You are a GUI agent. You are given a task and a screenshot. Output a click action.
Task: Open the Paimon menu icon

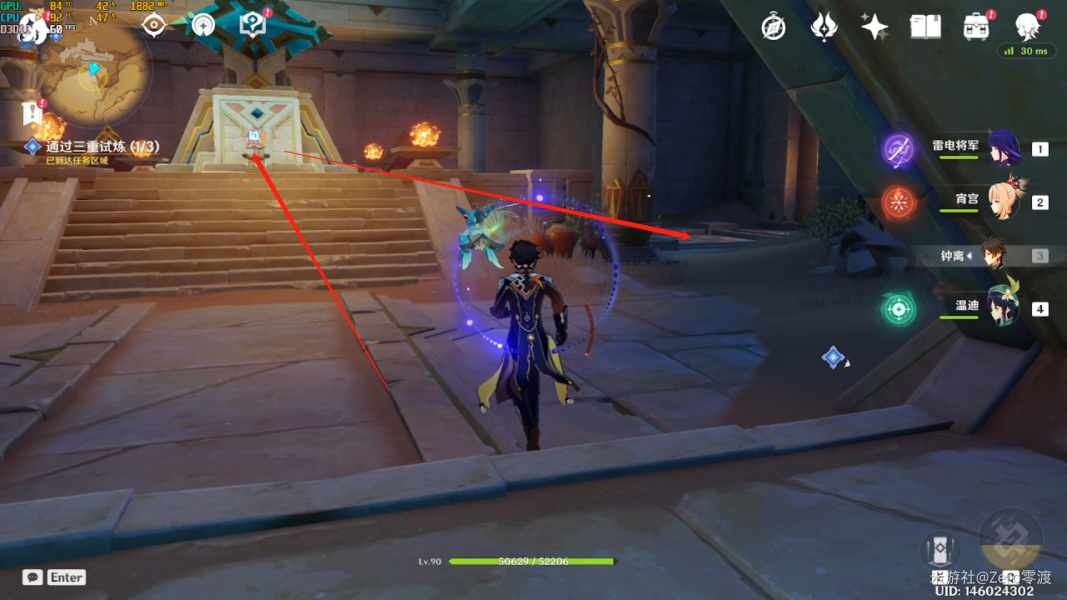coord(33,26)
